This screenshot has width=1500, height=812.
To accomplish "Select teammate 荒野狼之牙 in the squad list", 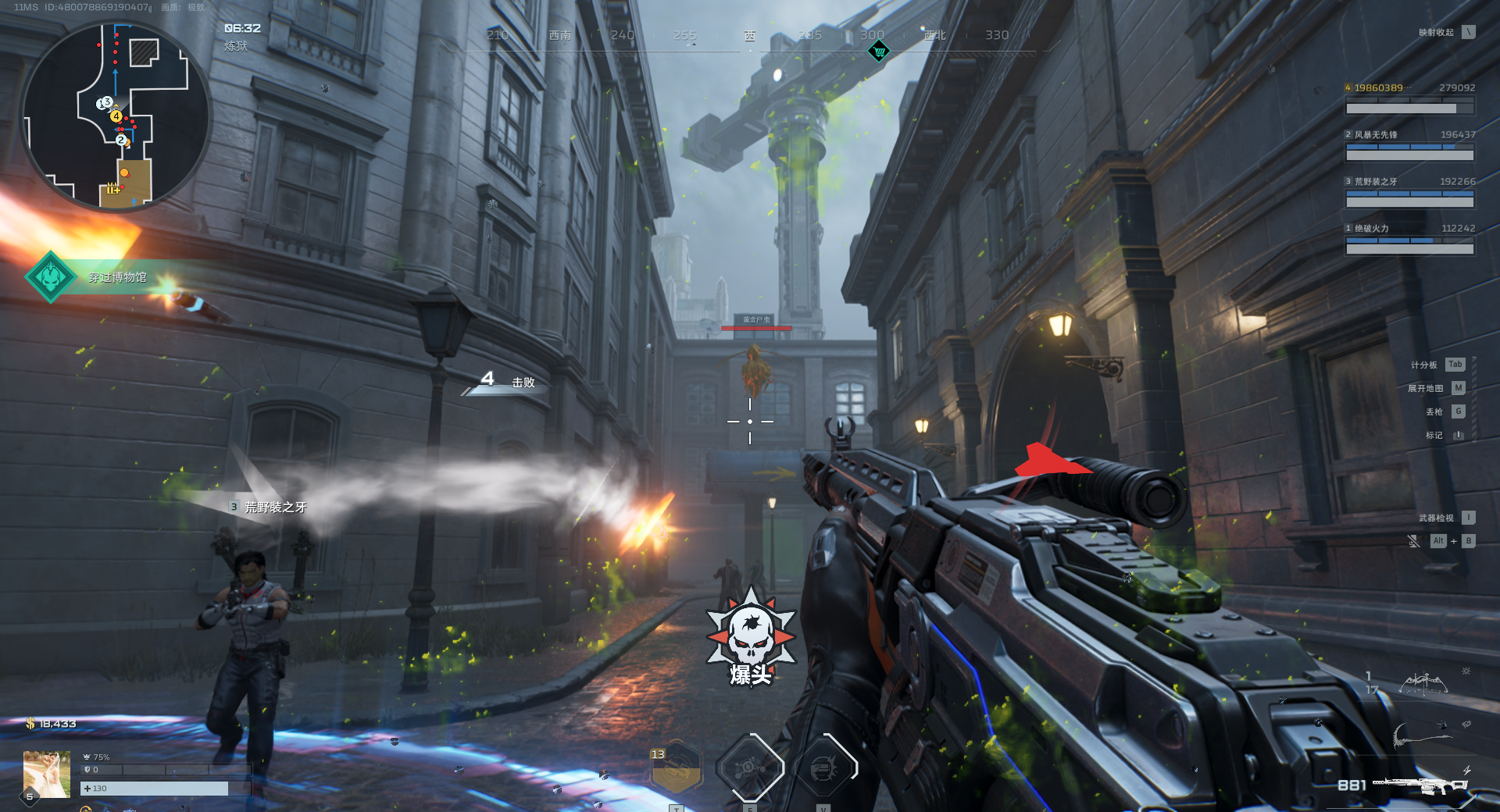I will click(1409, 192).
